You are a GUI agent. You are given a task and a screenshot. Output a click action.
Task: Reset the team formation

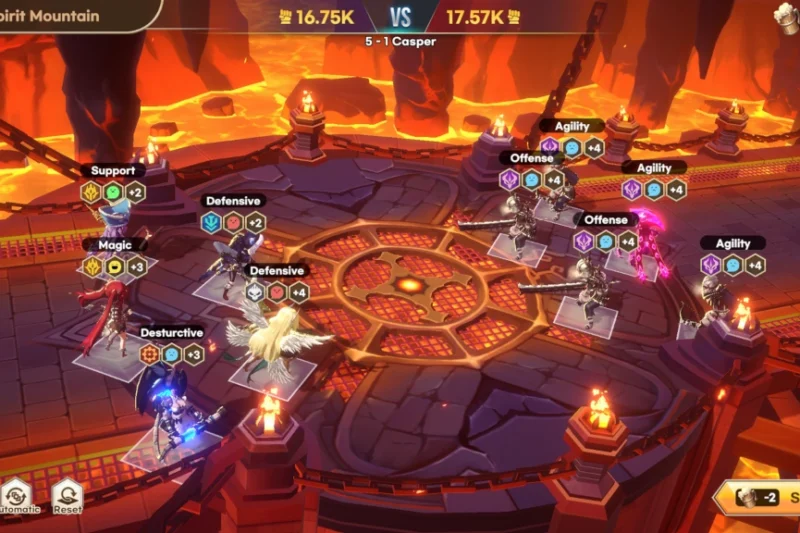pos(67,494)
